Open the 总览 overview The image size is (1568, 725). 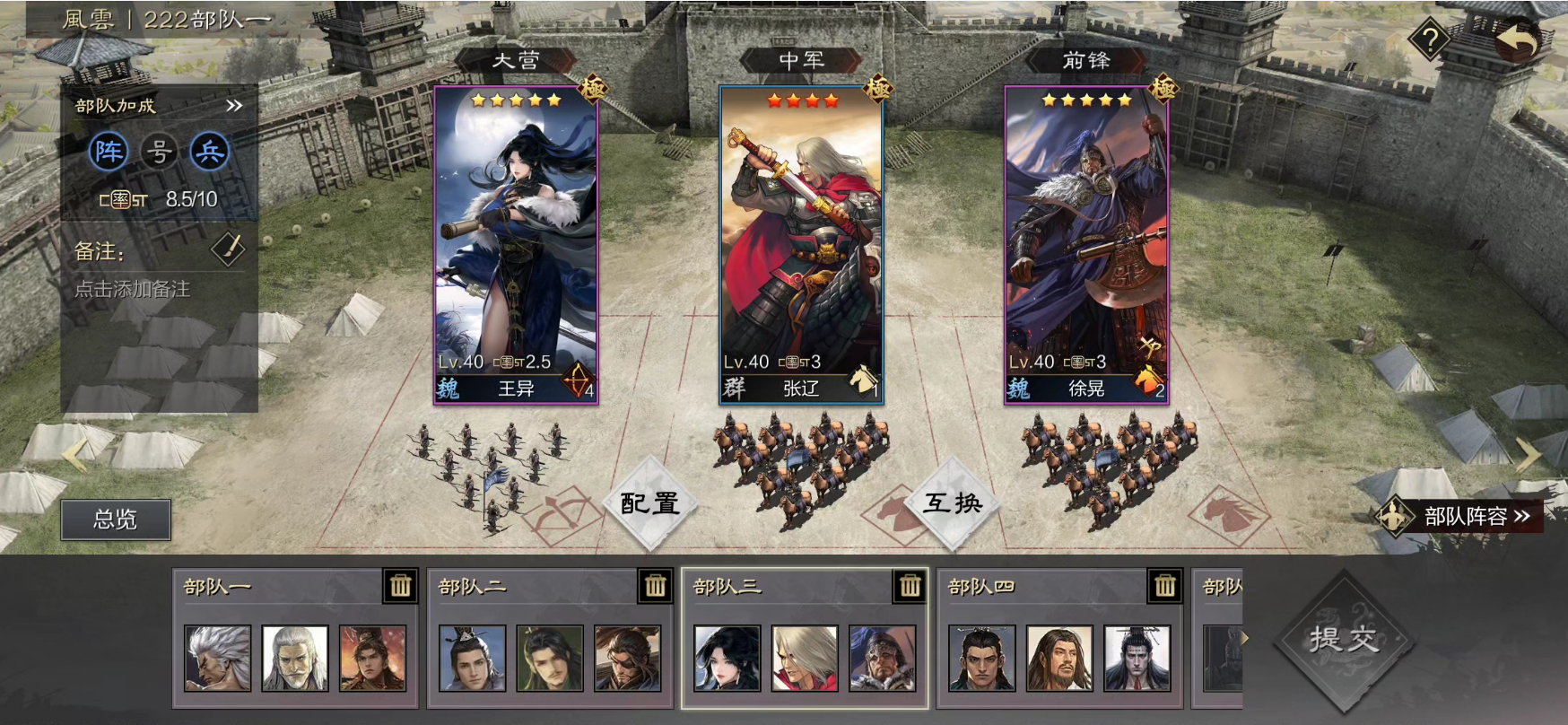(116, 520)
